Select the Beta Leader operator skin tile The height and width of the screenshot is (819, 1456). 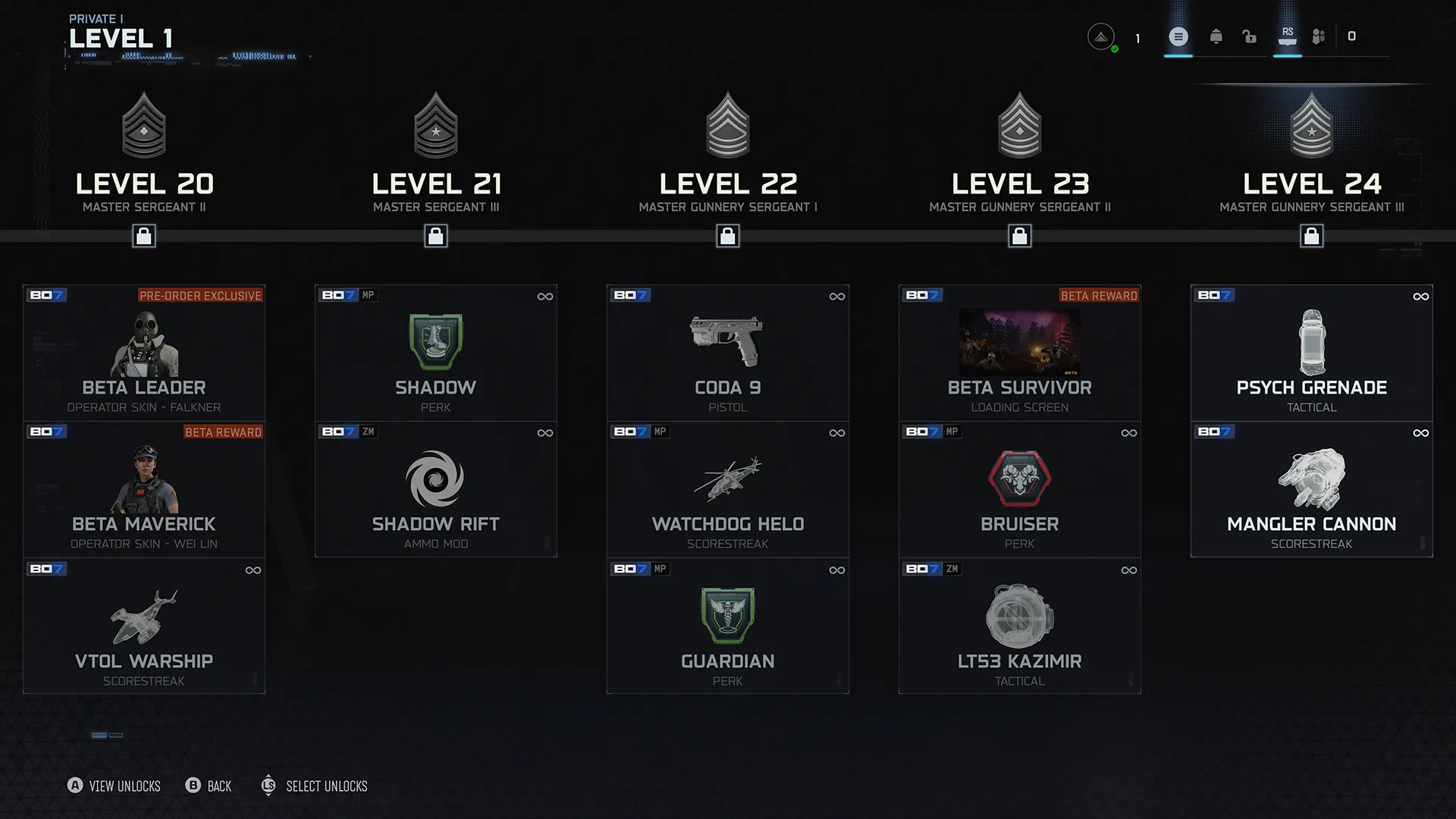144,353
